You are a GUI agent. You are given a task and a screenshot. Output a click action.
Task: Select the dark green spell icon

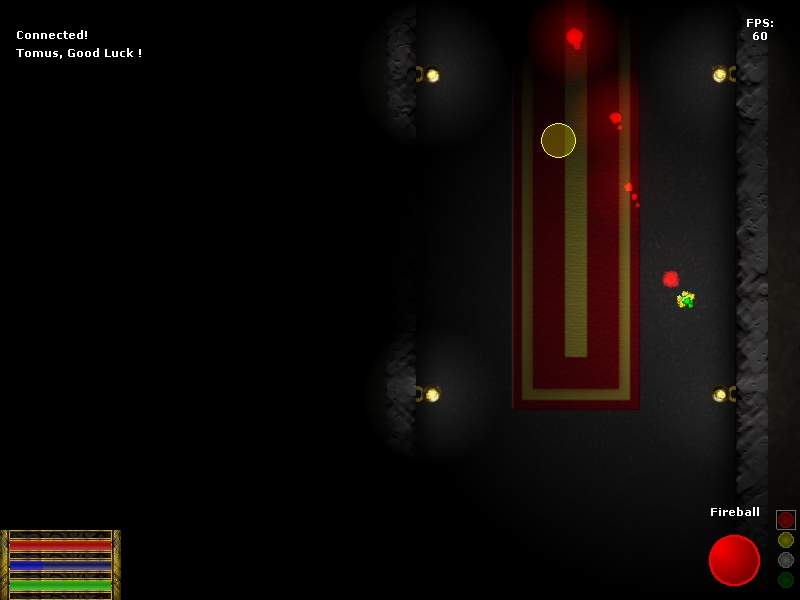(786, 580)
